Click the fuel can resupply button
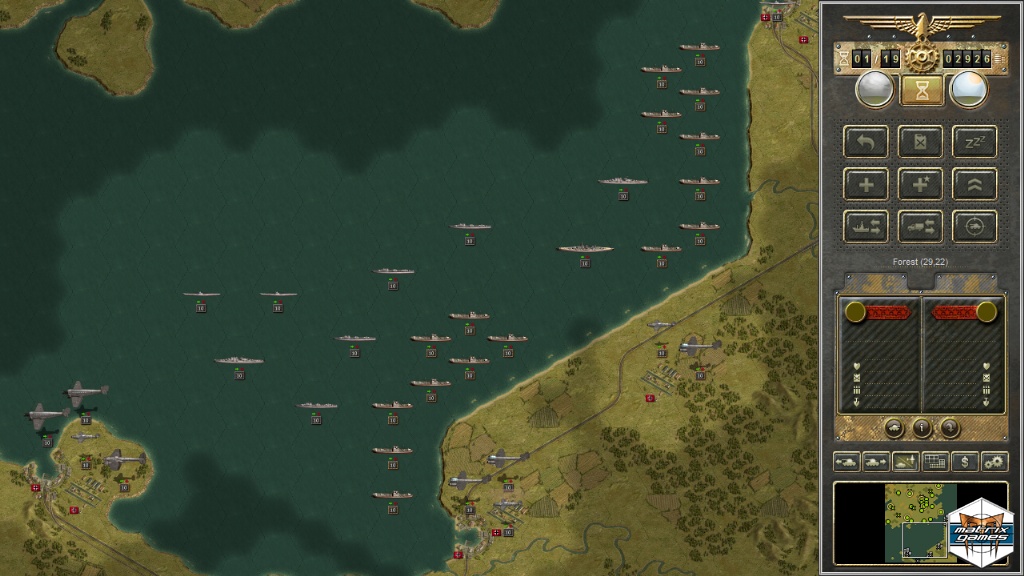The height and width of the screenshot is (576, 1024). pyautogui.click(x=920, y=142)
